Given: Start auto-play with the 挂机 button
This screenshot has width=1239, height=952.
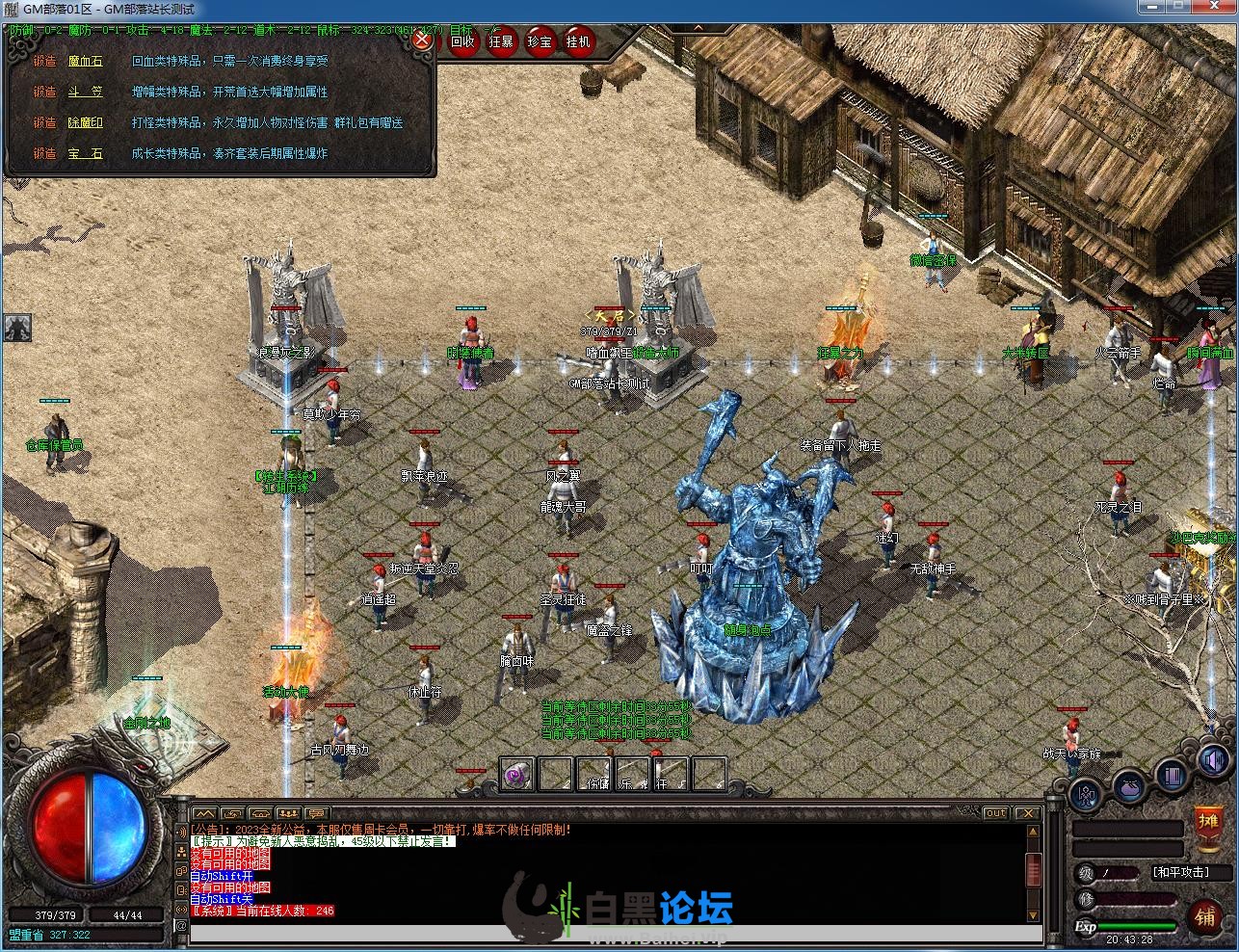Looking at the screenshot, I should pyautogui.click(x=578, y=41).
